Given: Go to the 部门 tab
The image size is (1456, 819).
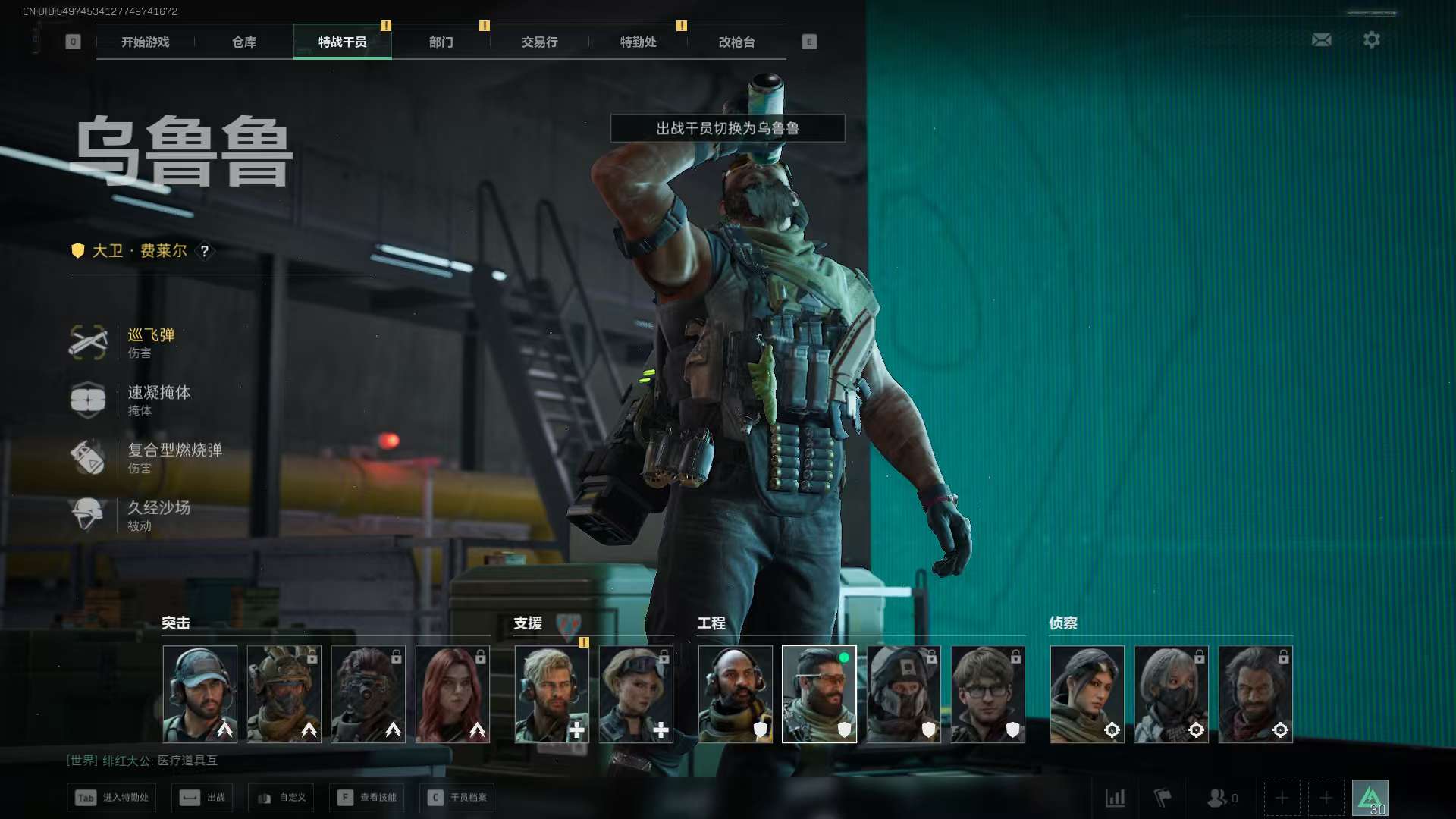Looking at the screenshot, I should (x=441, y=42).
